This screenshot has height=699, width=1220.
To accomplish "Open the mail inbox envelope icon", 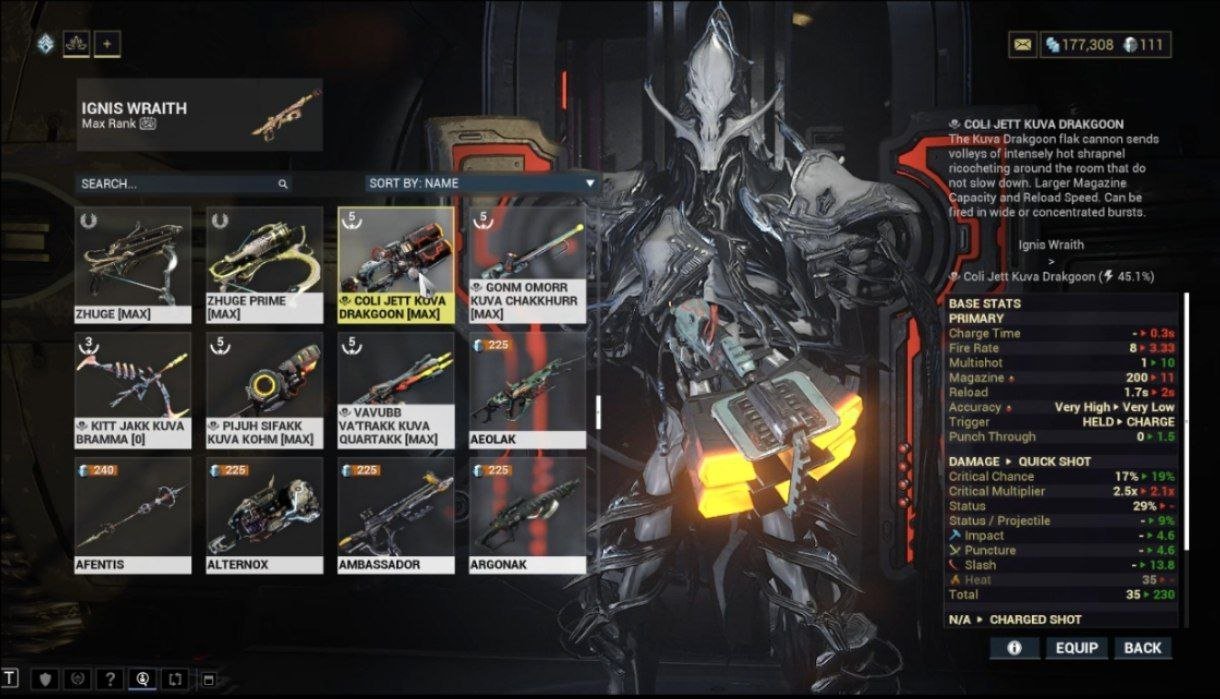I will coord(1022,45).
